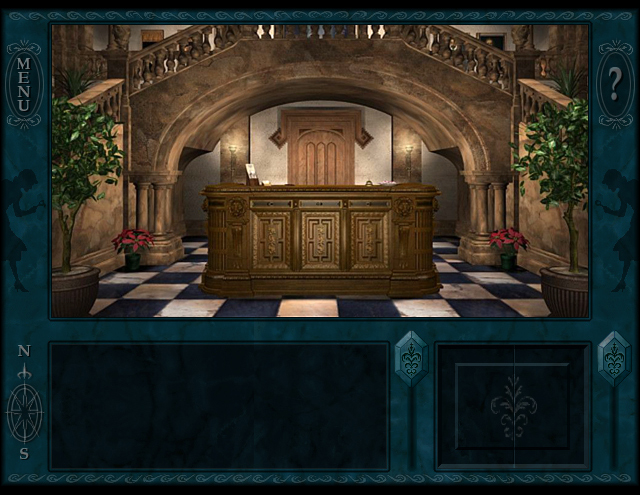640x495 pixels.
Task: Select the fleur-de-lis inventory panel
Action: [513, 406]
